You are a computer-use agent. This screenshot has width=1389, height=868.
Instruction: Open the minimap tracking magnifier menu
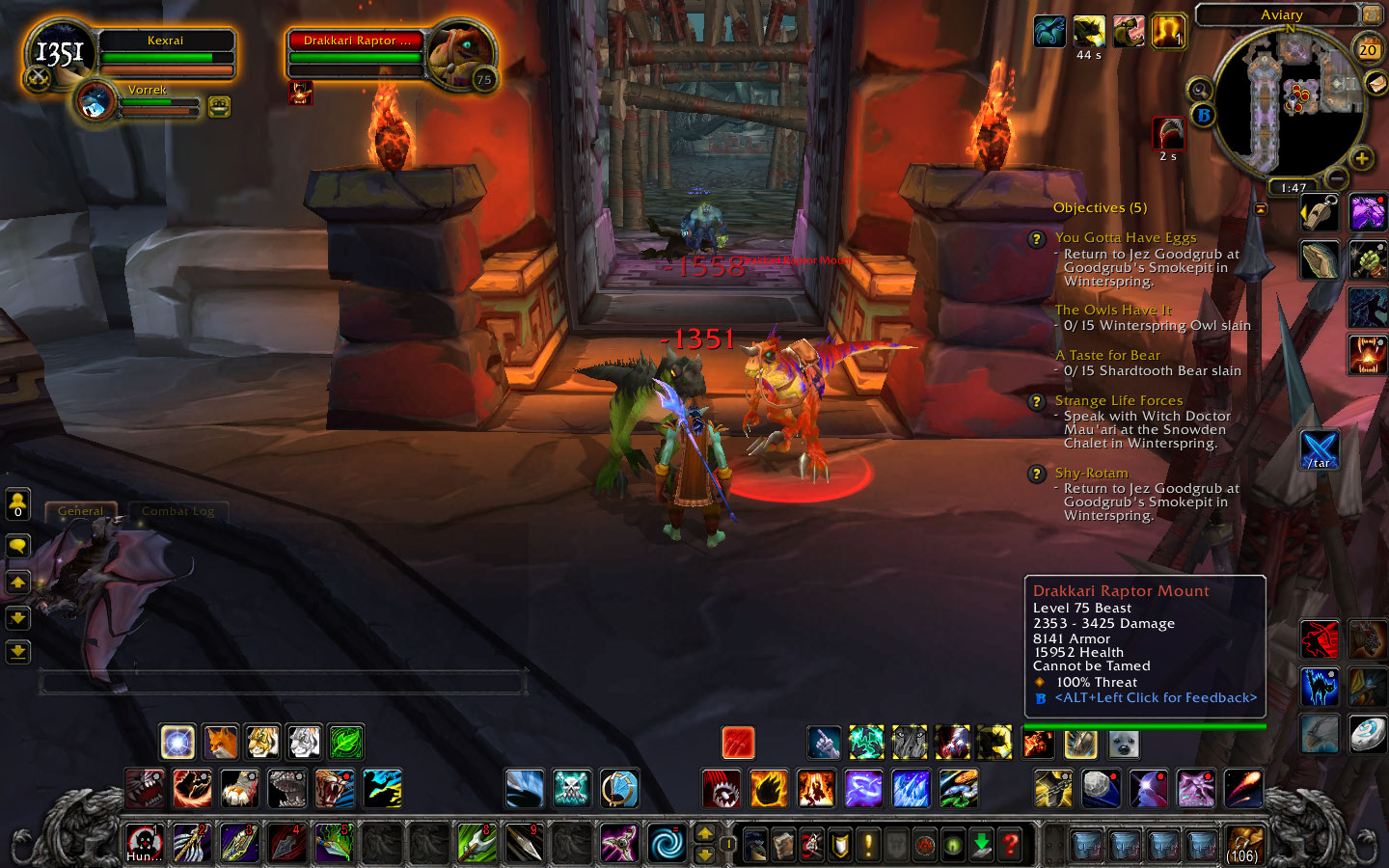[1200, 89]
